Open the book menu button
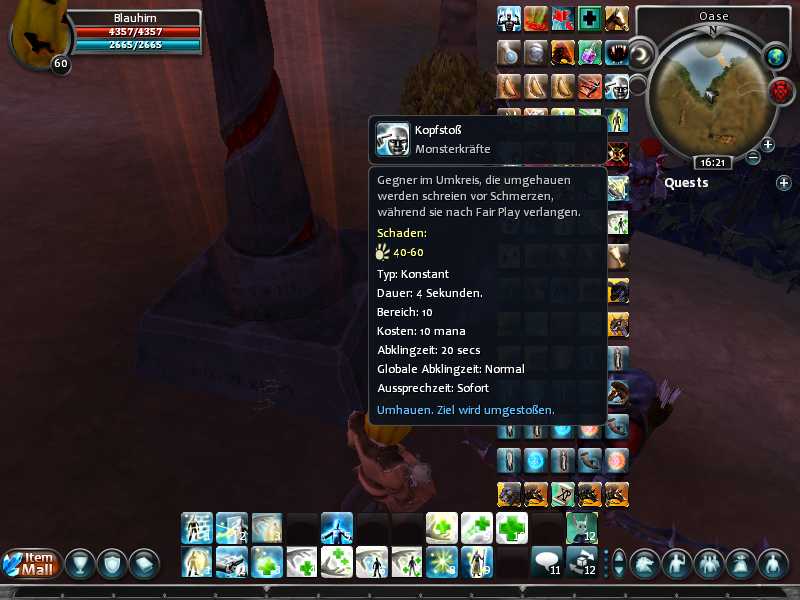 point(145,563)
